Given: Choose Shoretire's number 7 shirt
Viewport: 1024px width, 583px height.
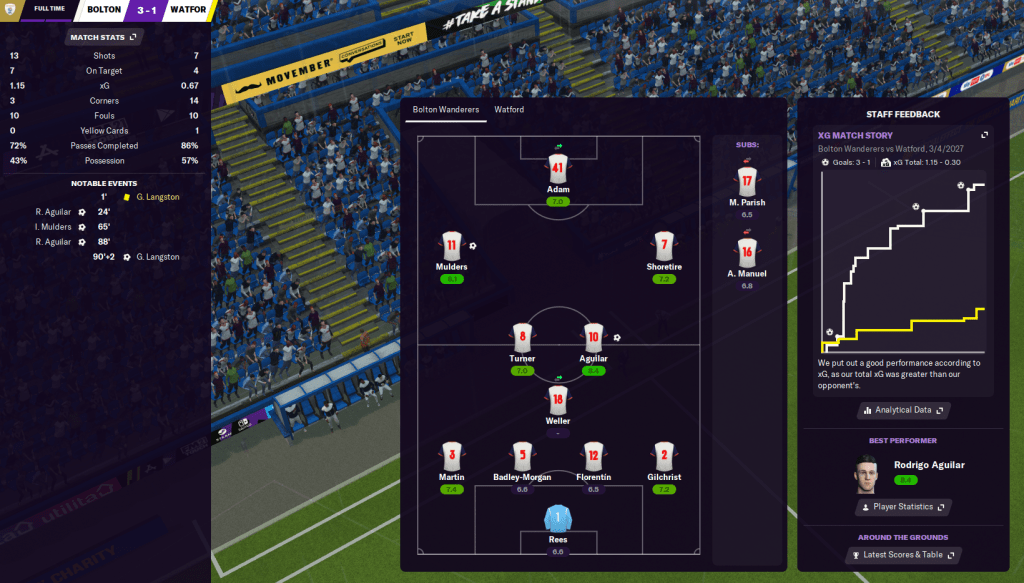Looking at the screenshot, I should [x=664, y=246].
